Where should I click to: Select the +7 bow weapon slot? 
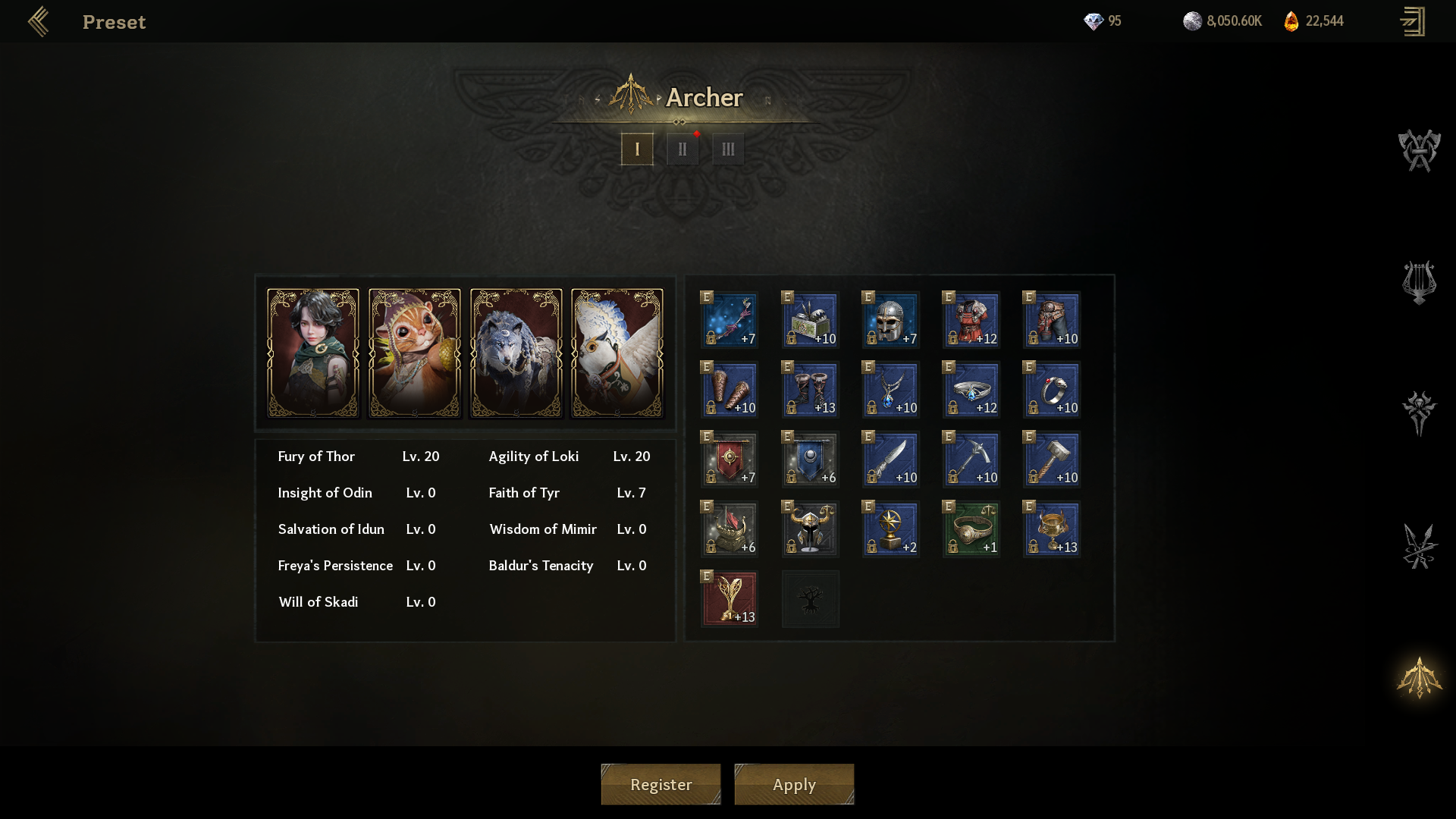730,320
